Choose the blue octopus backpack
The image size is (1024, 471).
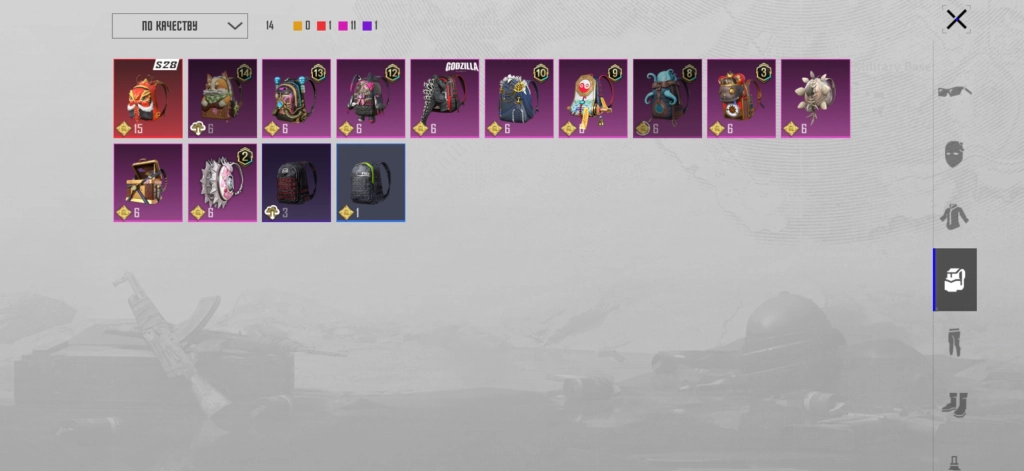pyautogui.click(x=667, y=98)
